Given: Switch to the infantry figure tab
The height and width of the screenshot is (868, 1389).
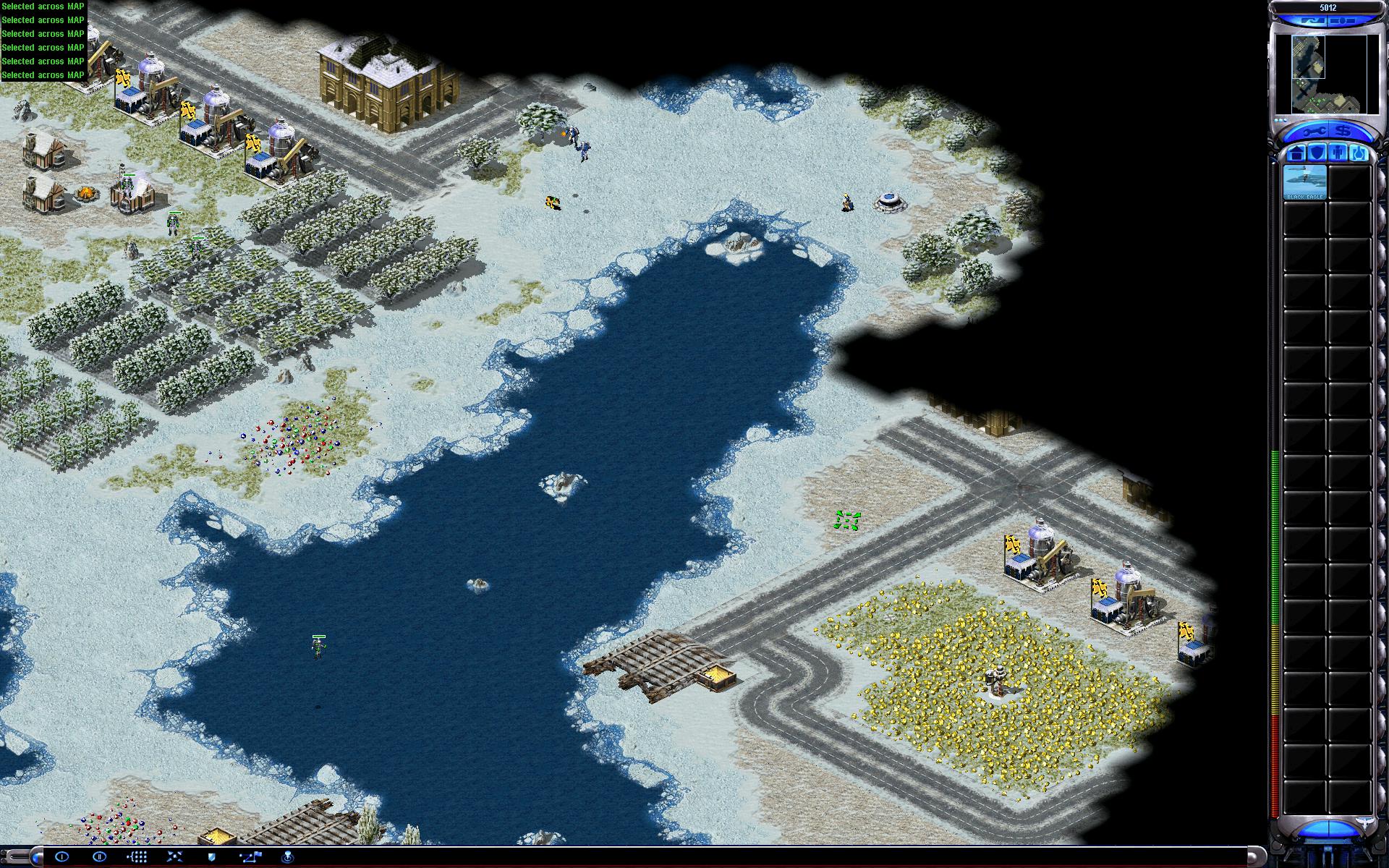Looking at the screenshot, I should coord(1338,153).
